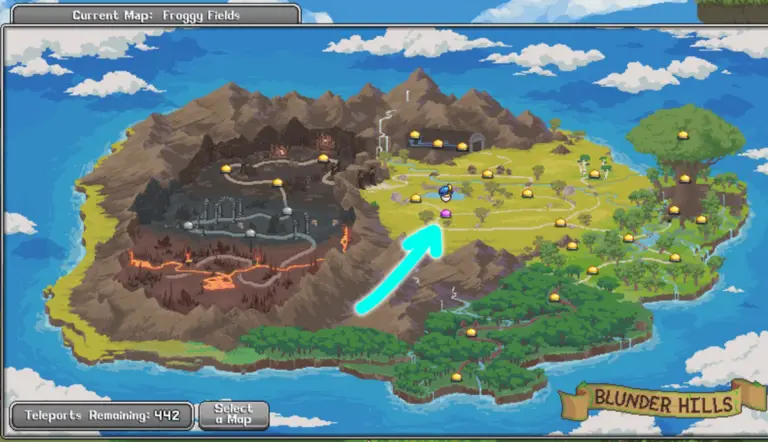Click the gold map node atop the giant tree canopy

pyautogui.click(x=683, y=135)
